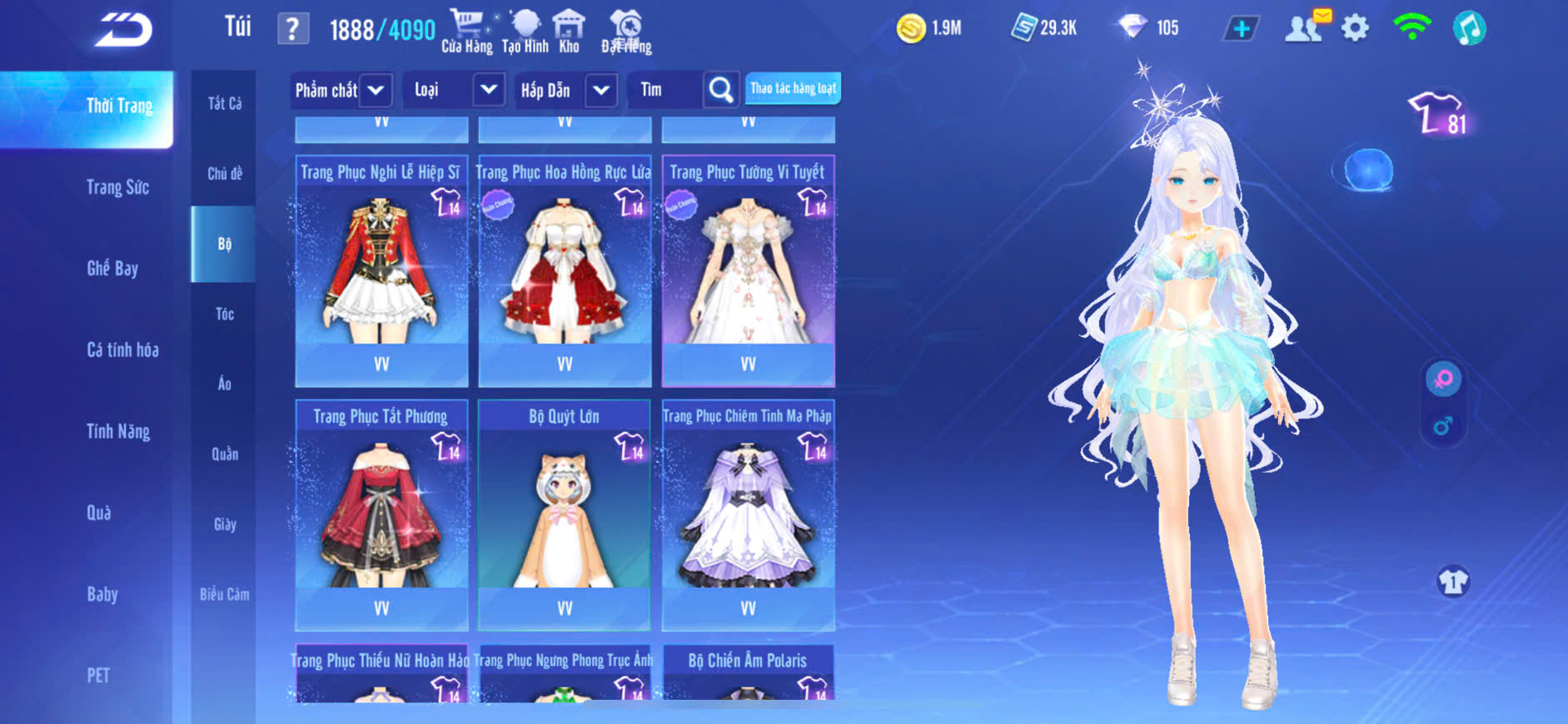
Task: Toggle the music note icon
Action: (x=1469, y=28)
